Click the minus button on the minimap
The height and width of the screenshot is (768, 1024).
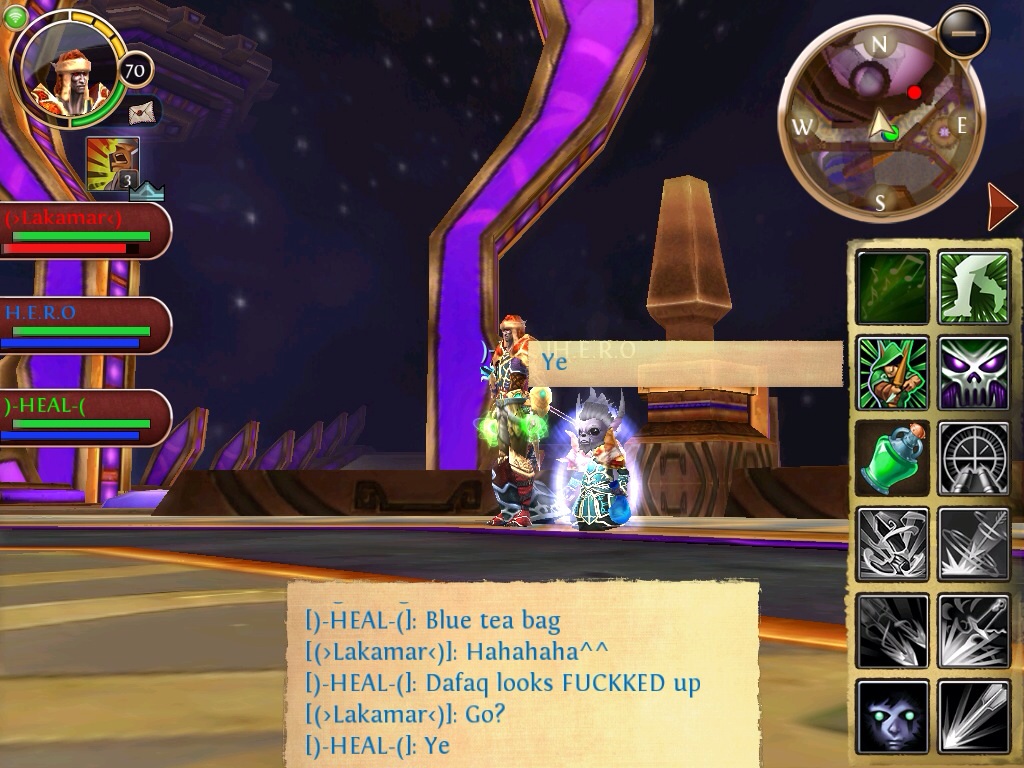point(963,33)
